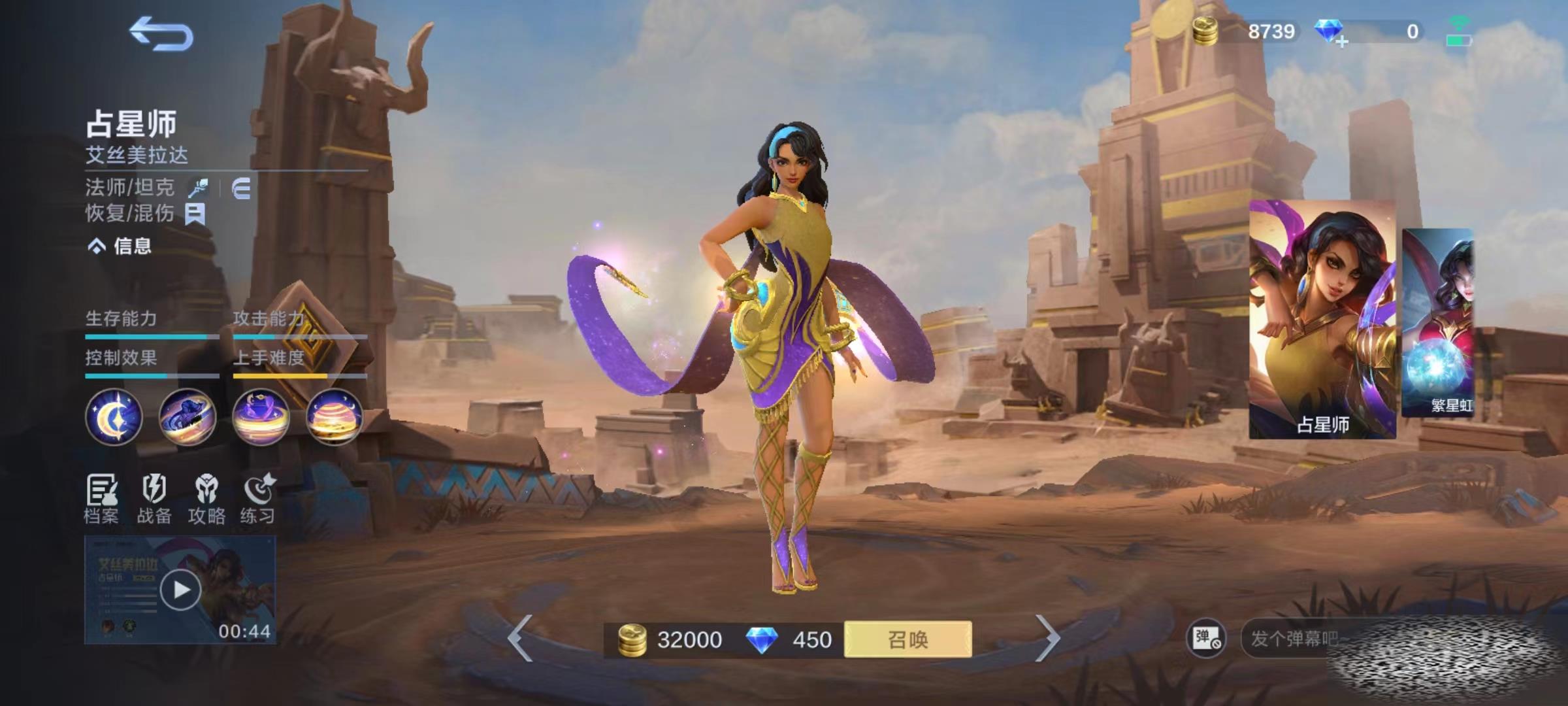Open the gold coin balance
1568x706 pixels.
(1245, 31)
